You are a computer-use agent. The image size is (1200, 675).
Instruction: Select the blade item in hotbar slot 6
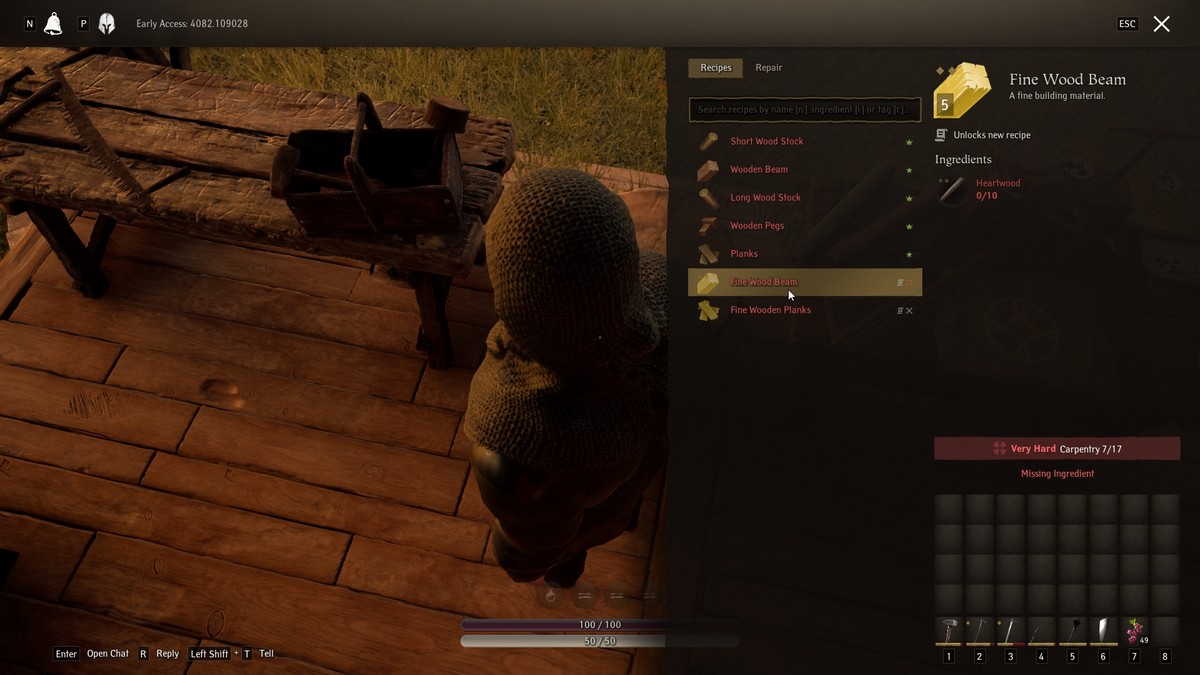1103,631
